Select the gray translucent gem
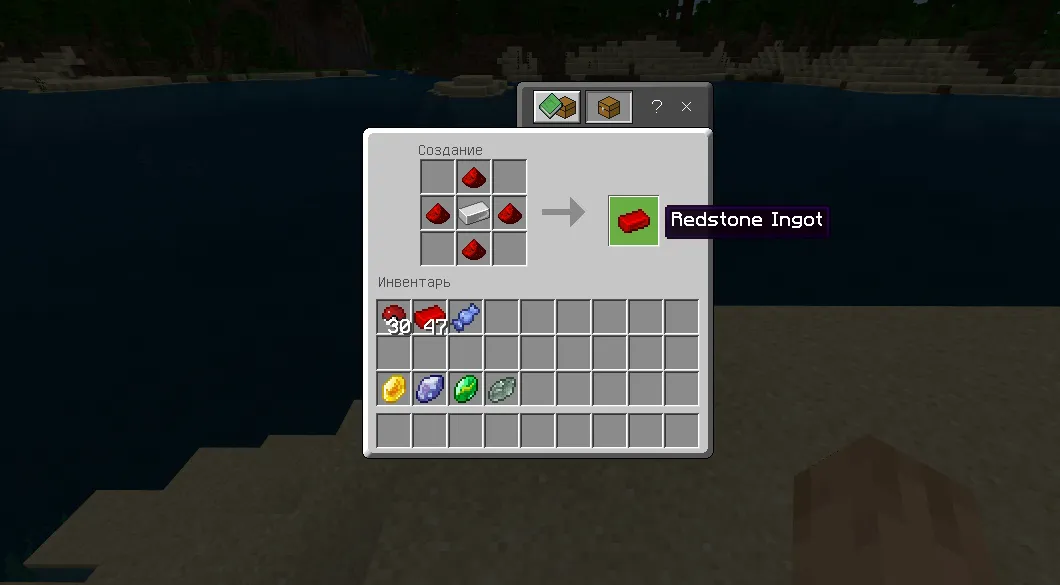 pos(501,388)
